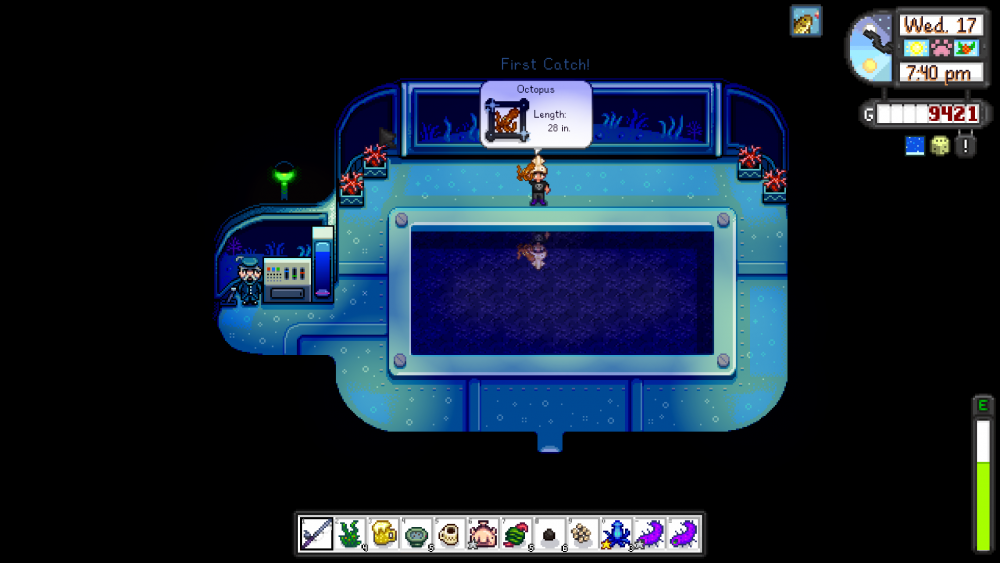Image resolution: width=1000 pixels, height=563 pixels.
Task: Click the fish buff icon
Action: [806, 20]
